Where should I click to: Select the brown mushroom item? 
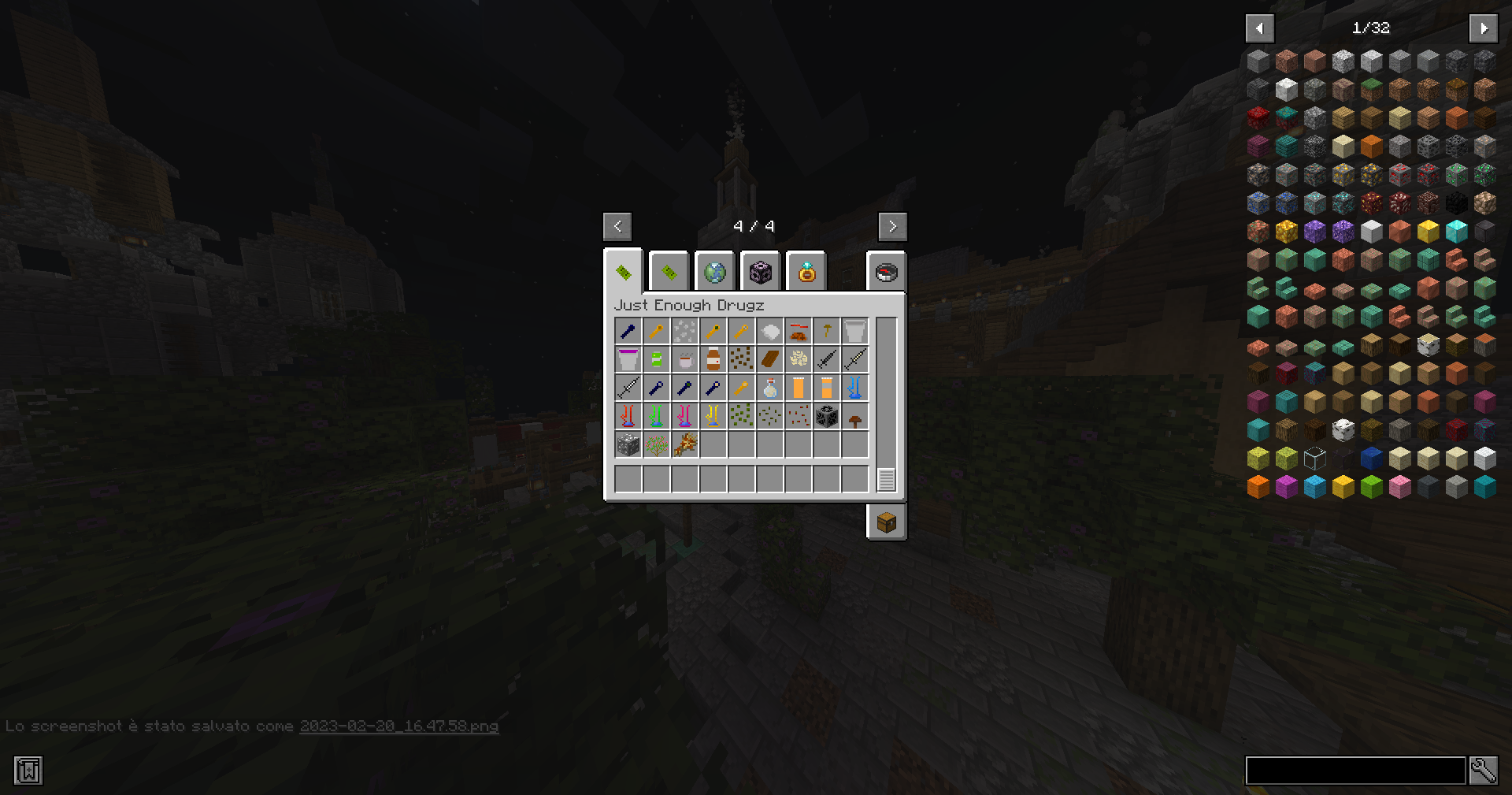(854, 416)
